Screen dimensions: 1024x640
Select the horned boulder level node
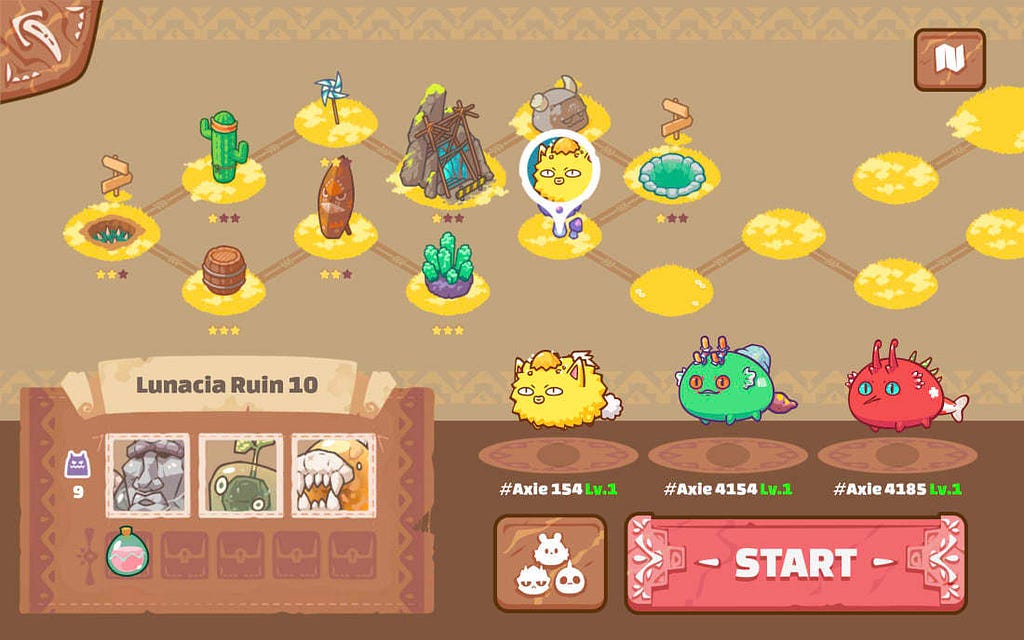[x=556, y=105]
